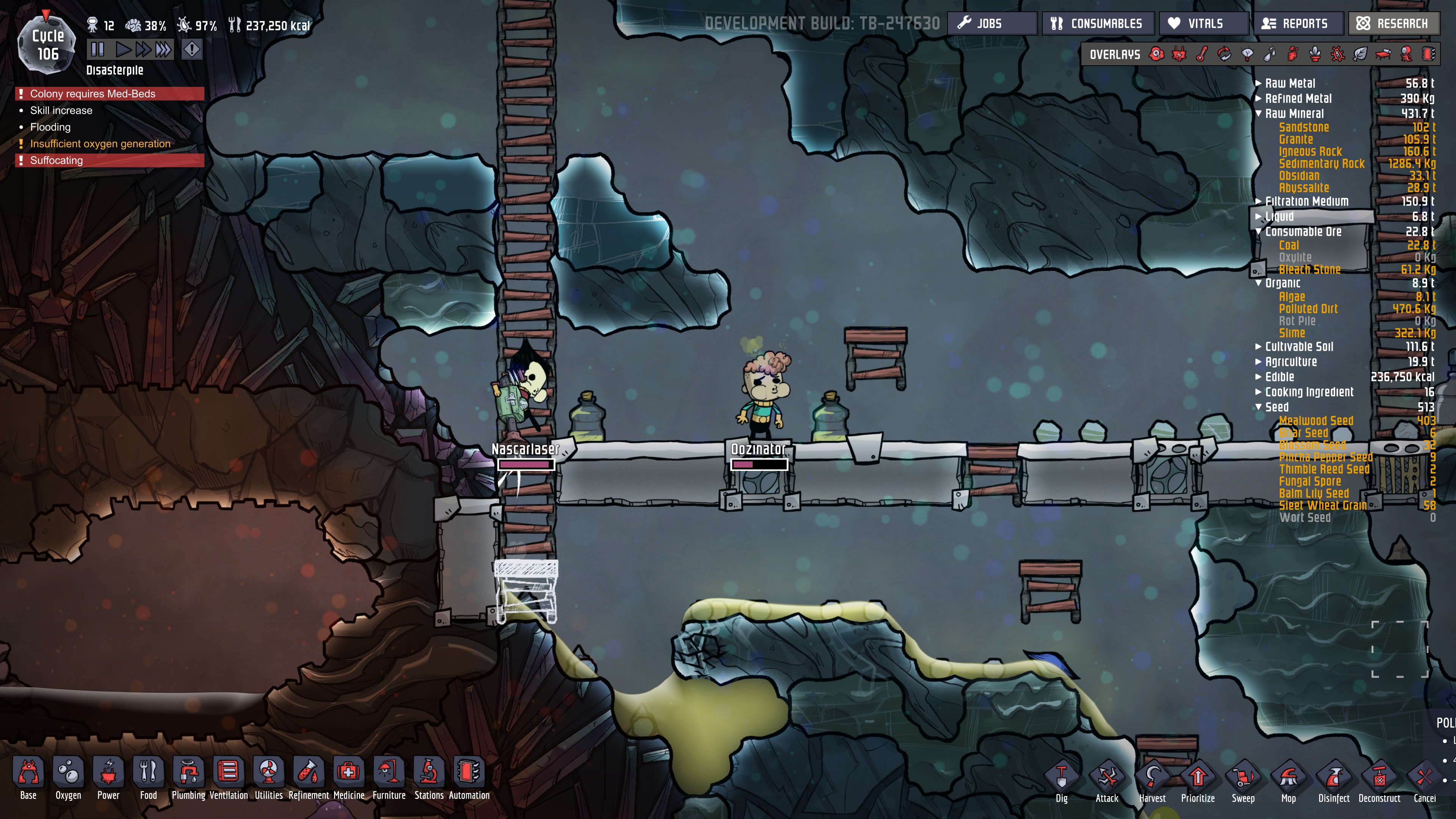Viewport: 1456px width, 819px height.
Task: Collapse the Seed resource category
Action: 1258,407
